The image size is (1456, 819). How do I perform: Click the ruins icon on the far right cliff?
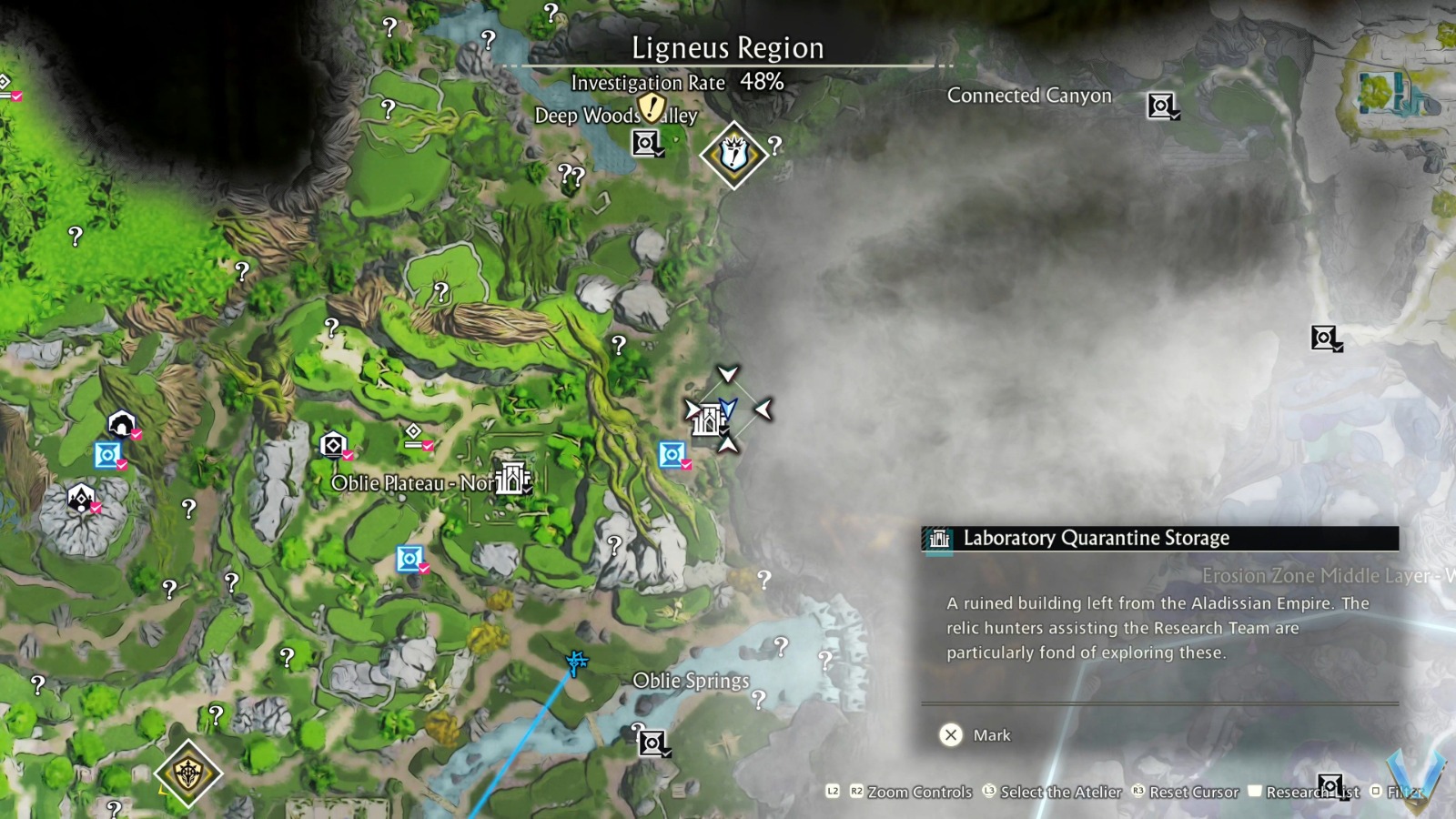click(1324, 339)
